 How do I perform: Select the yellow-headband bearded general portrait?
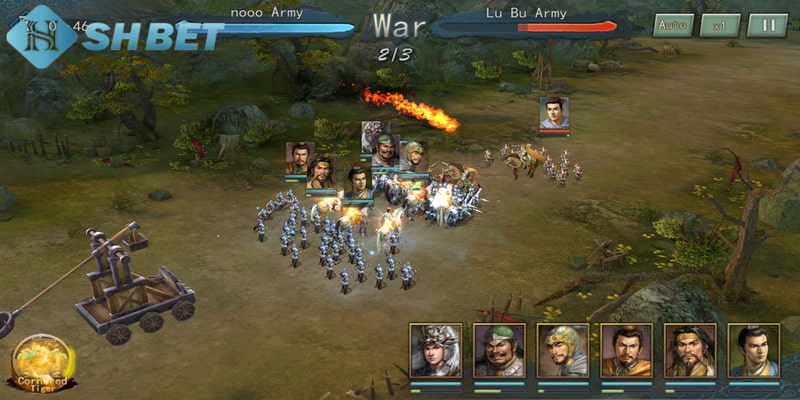coord(690,350)
